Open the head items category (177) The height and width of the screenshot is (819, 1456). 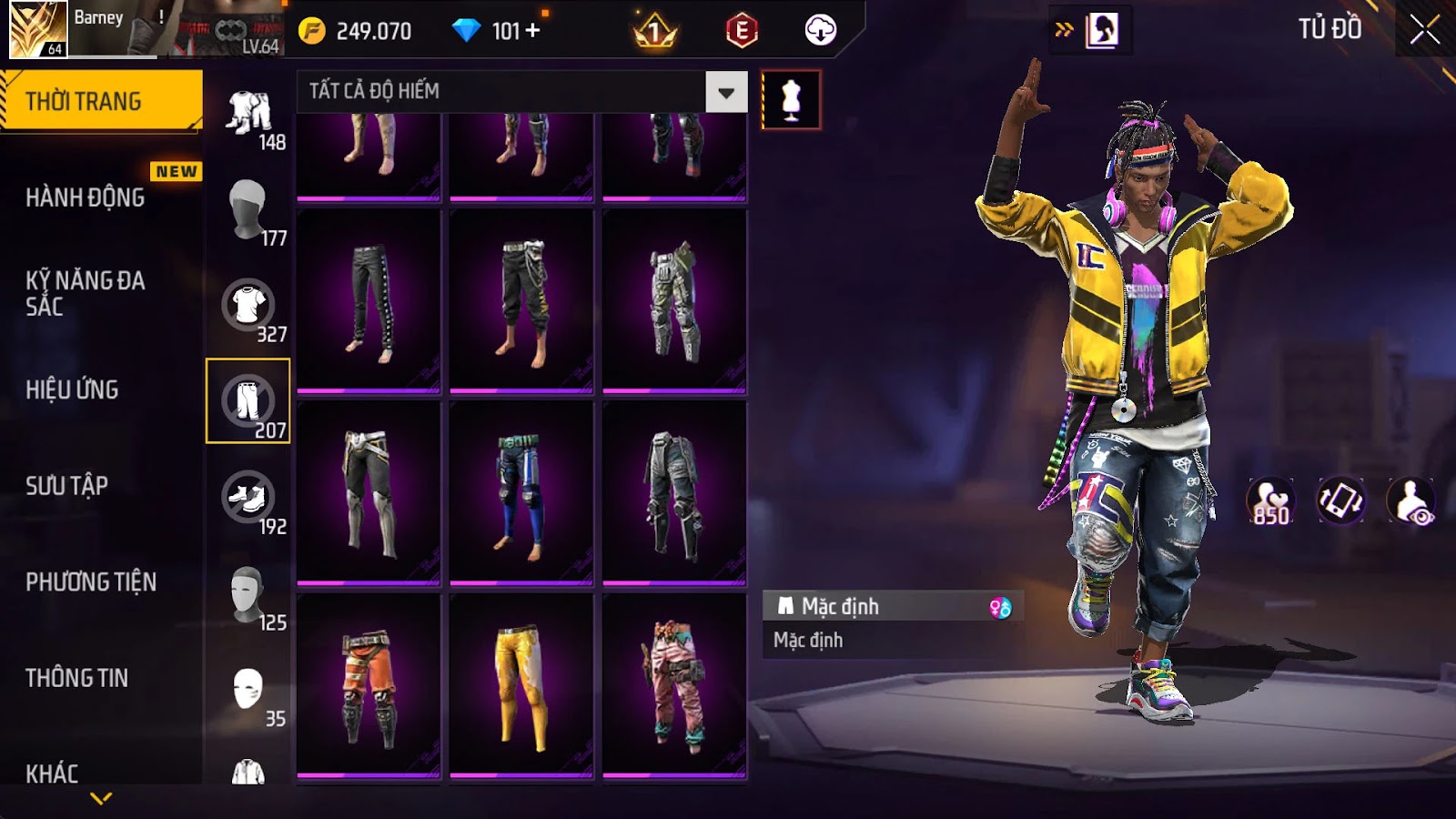click(248, 209)
